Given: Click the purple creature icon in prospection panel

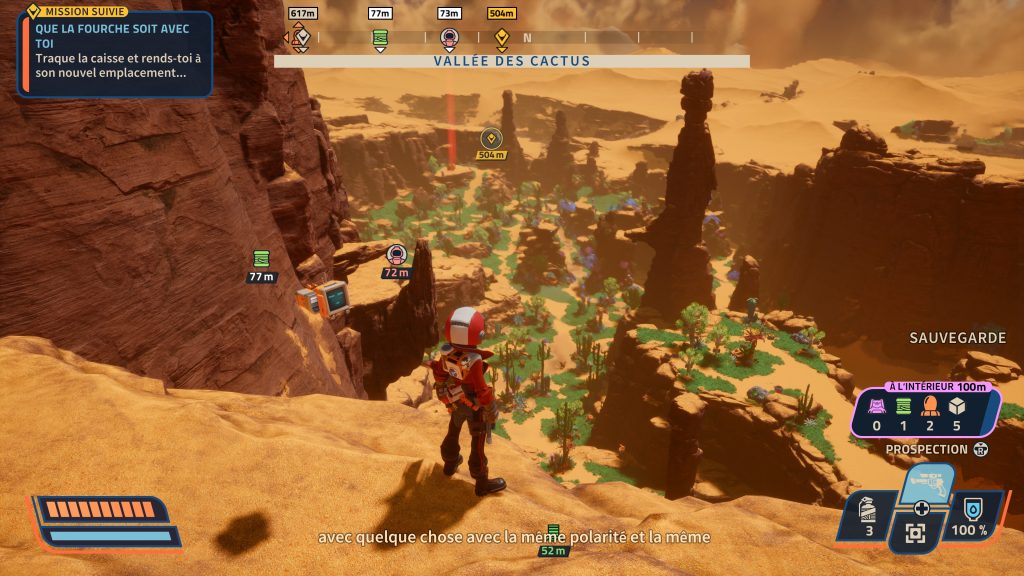Looking at the screenshot, I should pyautogui.click(x=876, y=407).
